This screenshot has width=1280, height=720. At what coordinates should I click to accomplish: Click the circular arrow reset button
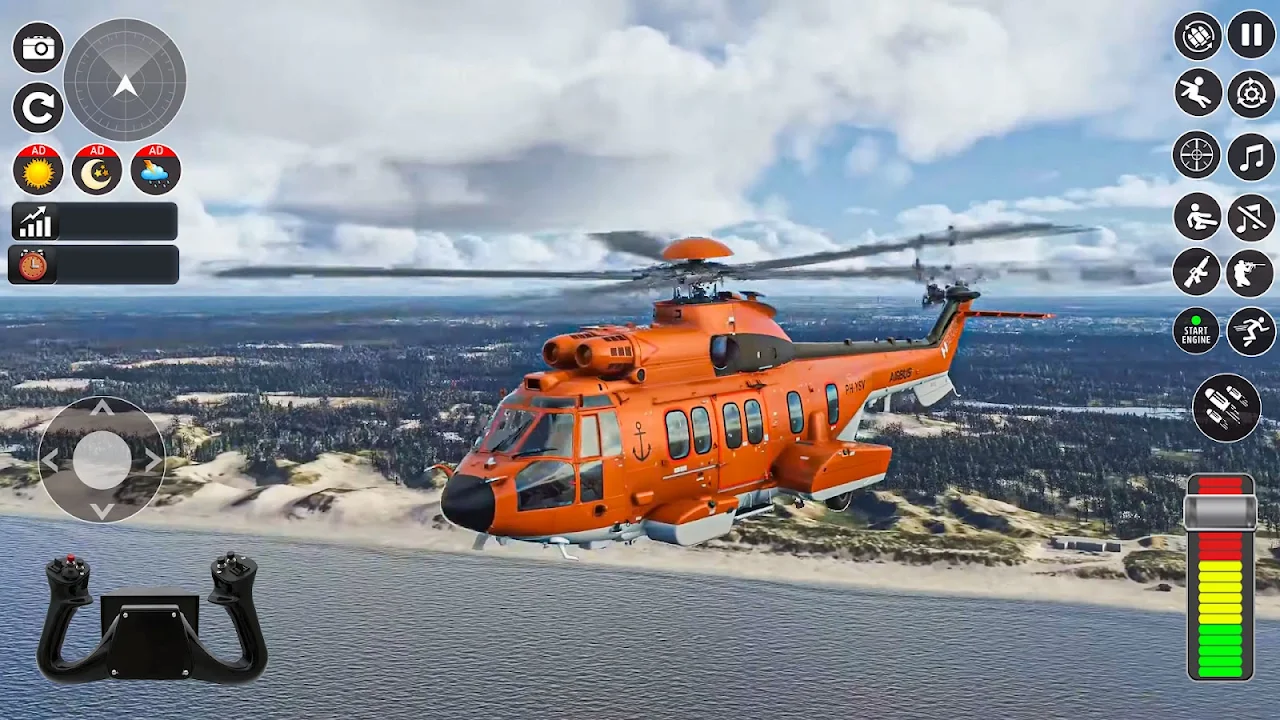pos(38,108)
